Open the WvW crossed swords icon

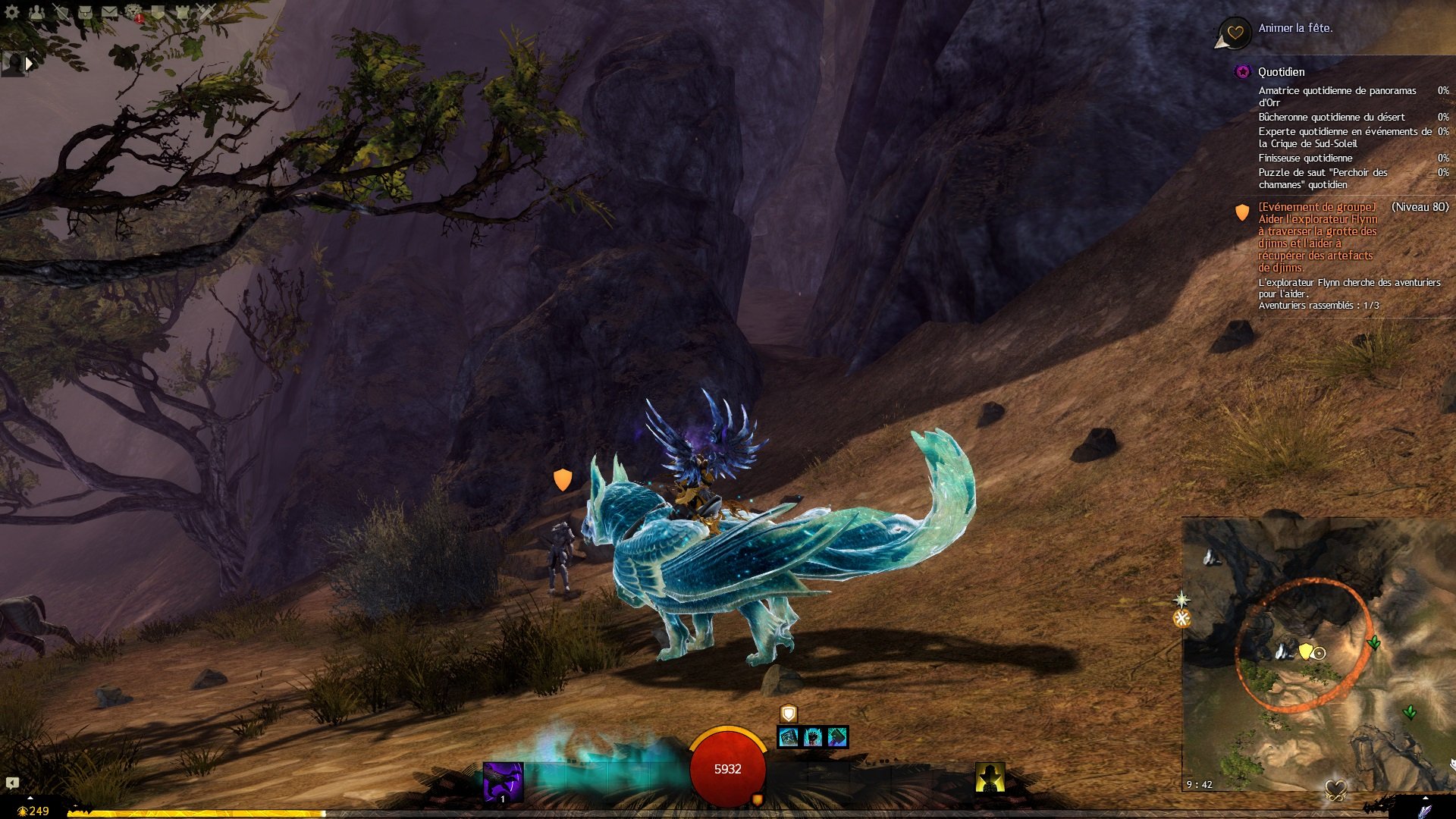pyautogui.click(x=206, y=11)
